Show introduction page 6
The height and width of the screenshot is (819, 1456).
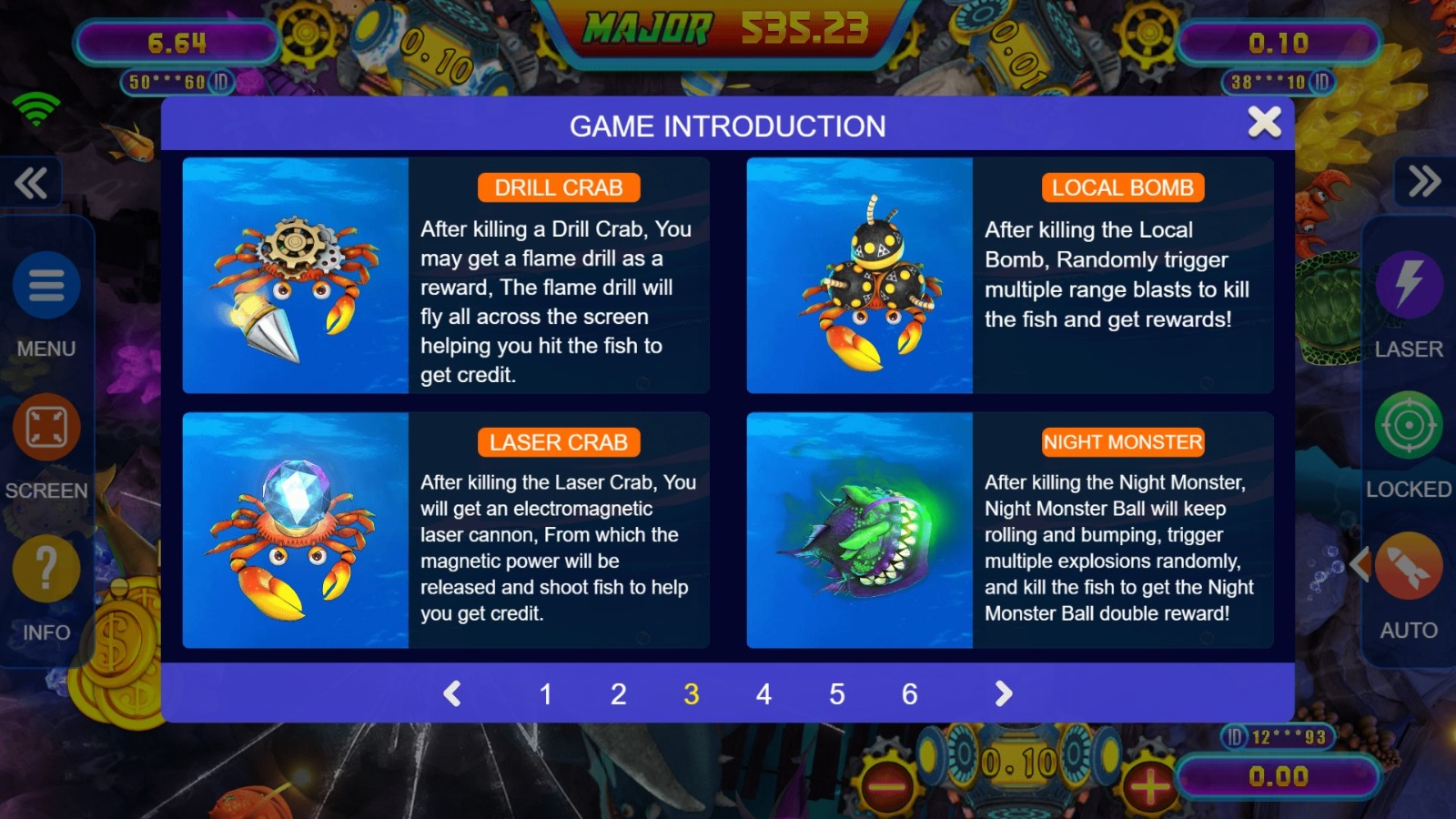pos(909,694)
